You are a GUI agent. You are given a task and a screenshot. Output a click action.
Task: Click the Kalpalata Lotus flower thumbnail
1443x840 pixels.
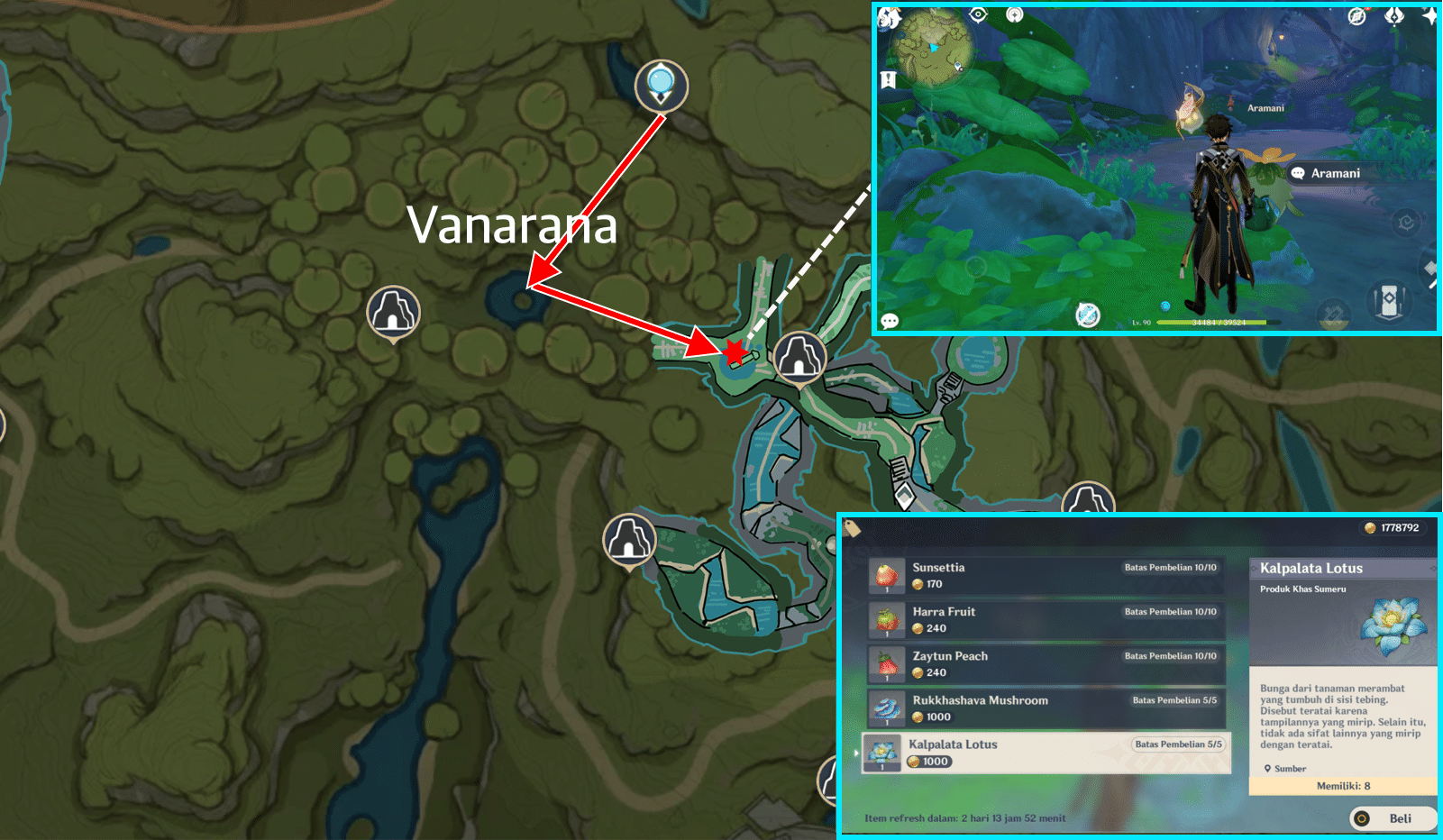pyautogui.click(x=1392, y=628)
